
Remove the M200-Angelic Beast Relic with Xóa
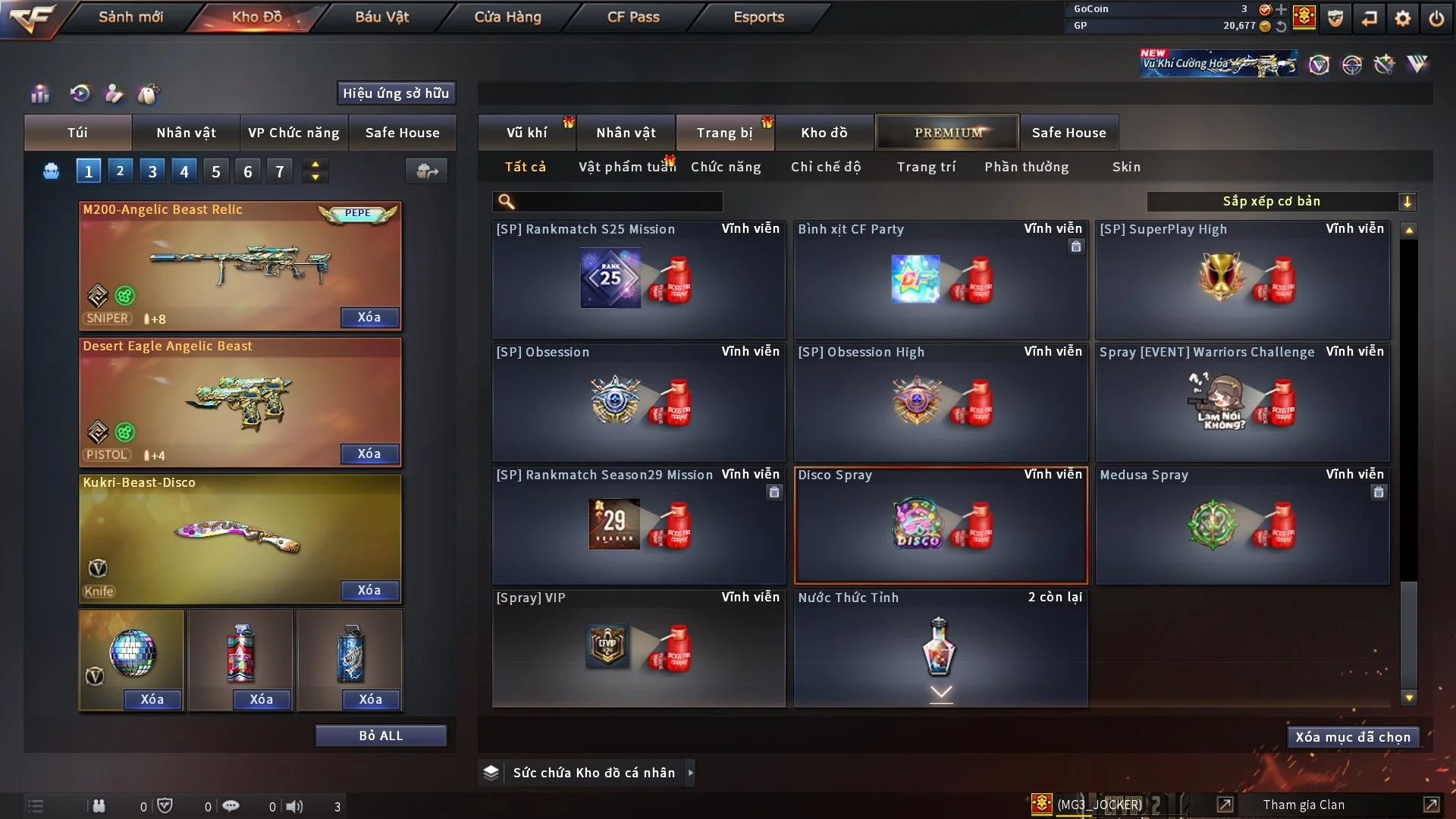pos(369,317)
